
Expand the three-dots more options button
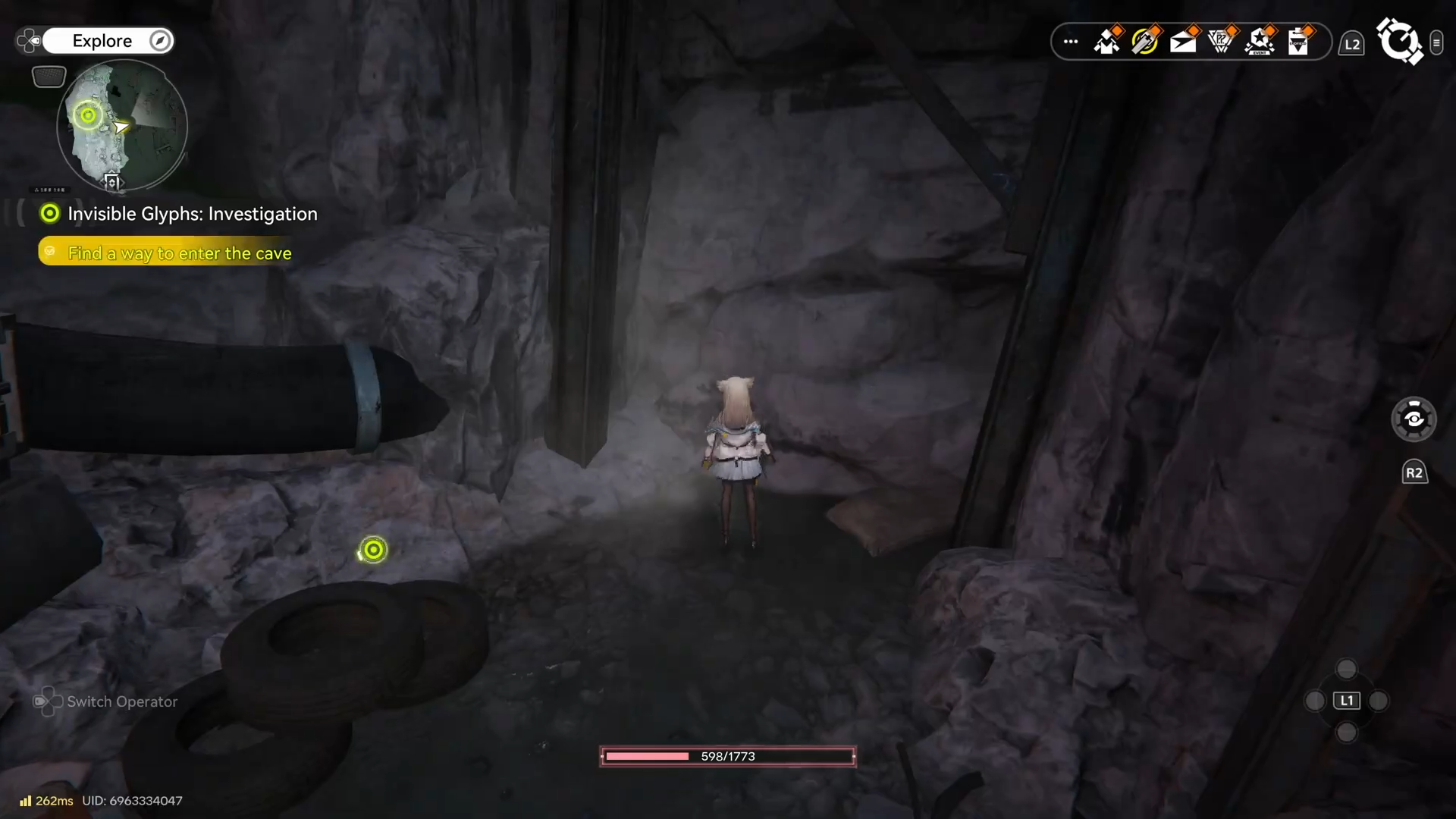pos(1071,42)
